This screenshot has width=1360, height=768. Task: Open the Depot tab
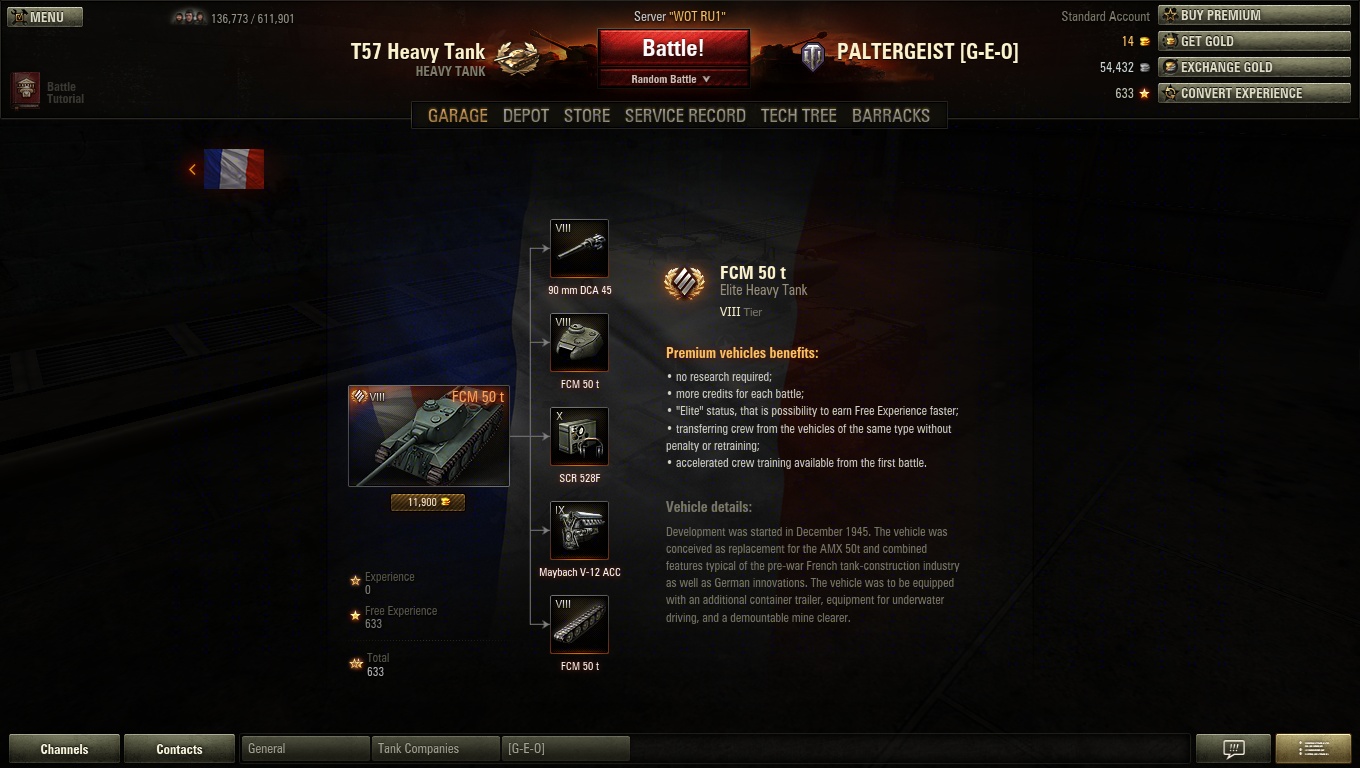526,115
